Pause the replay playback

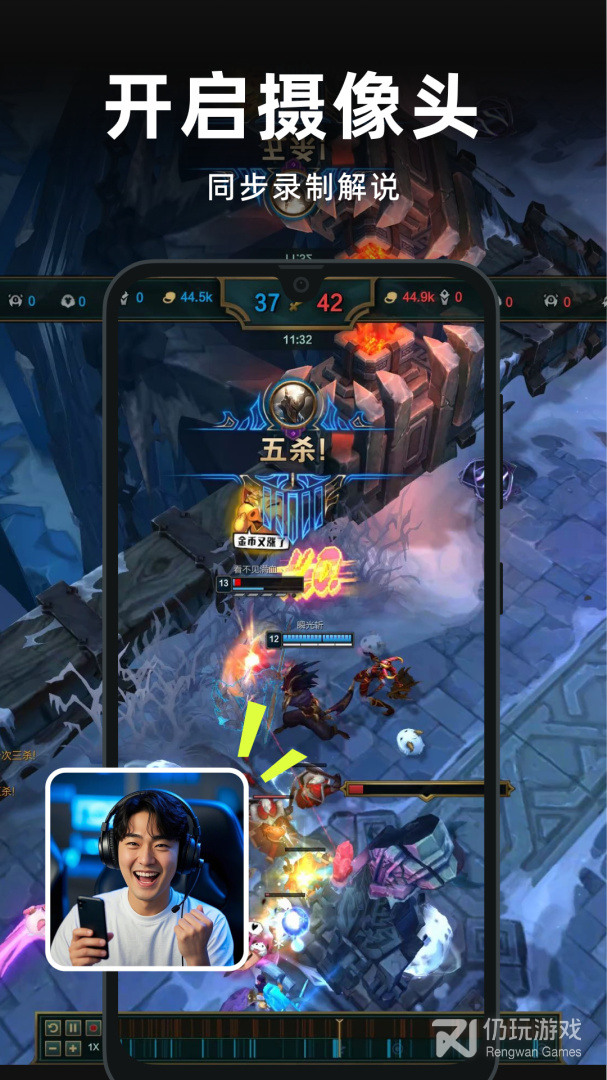point(73,1027)
